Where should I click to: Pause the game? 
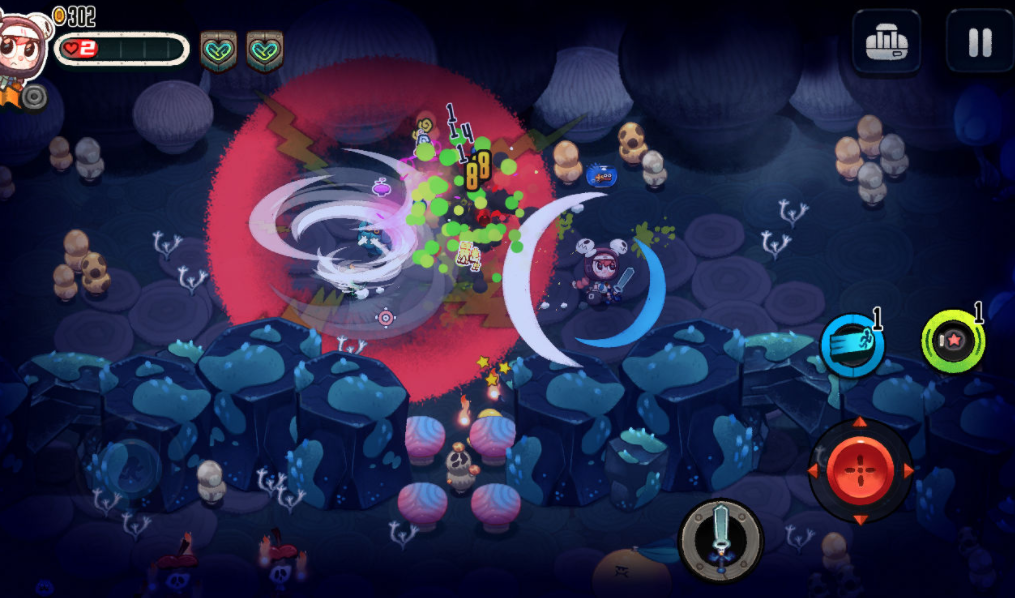pos(979,41)
